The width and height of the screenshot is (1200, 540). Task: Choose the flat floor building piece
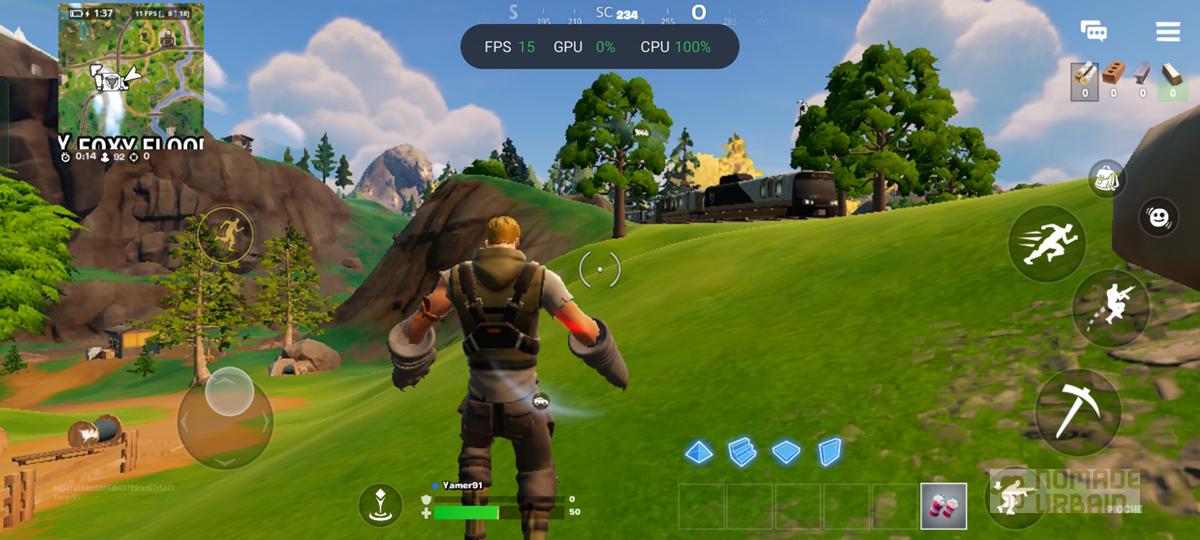pos(786,452)
